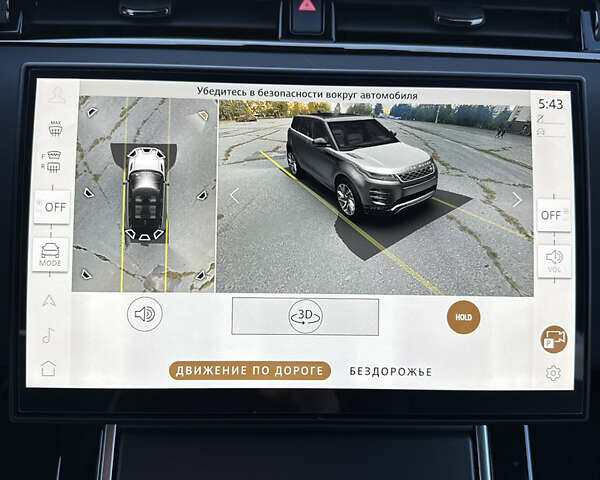
Task: Activate the orange HOLD button
Action: 463,317
